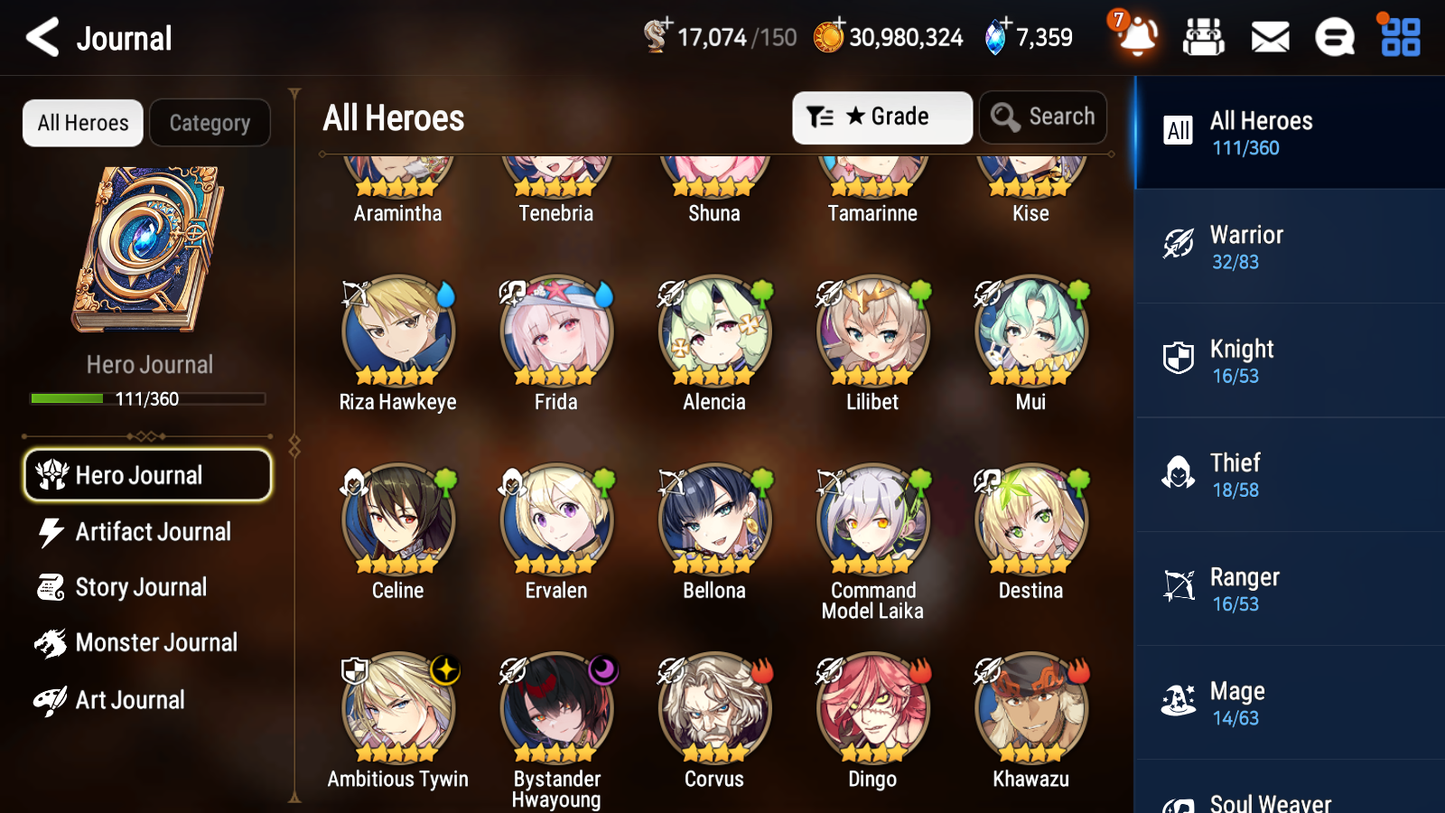Select the Knight class filter
1445x813 pixels.
pos(1289,360)
